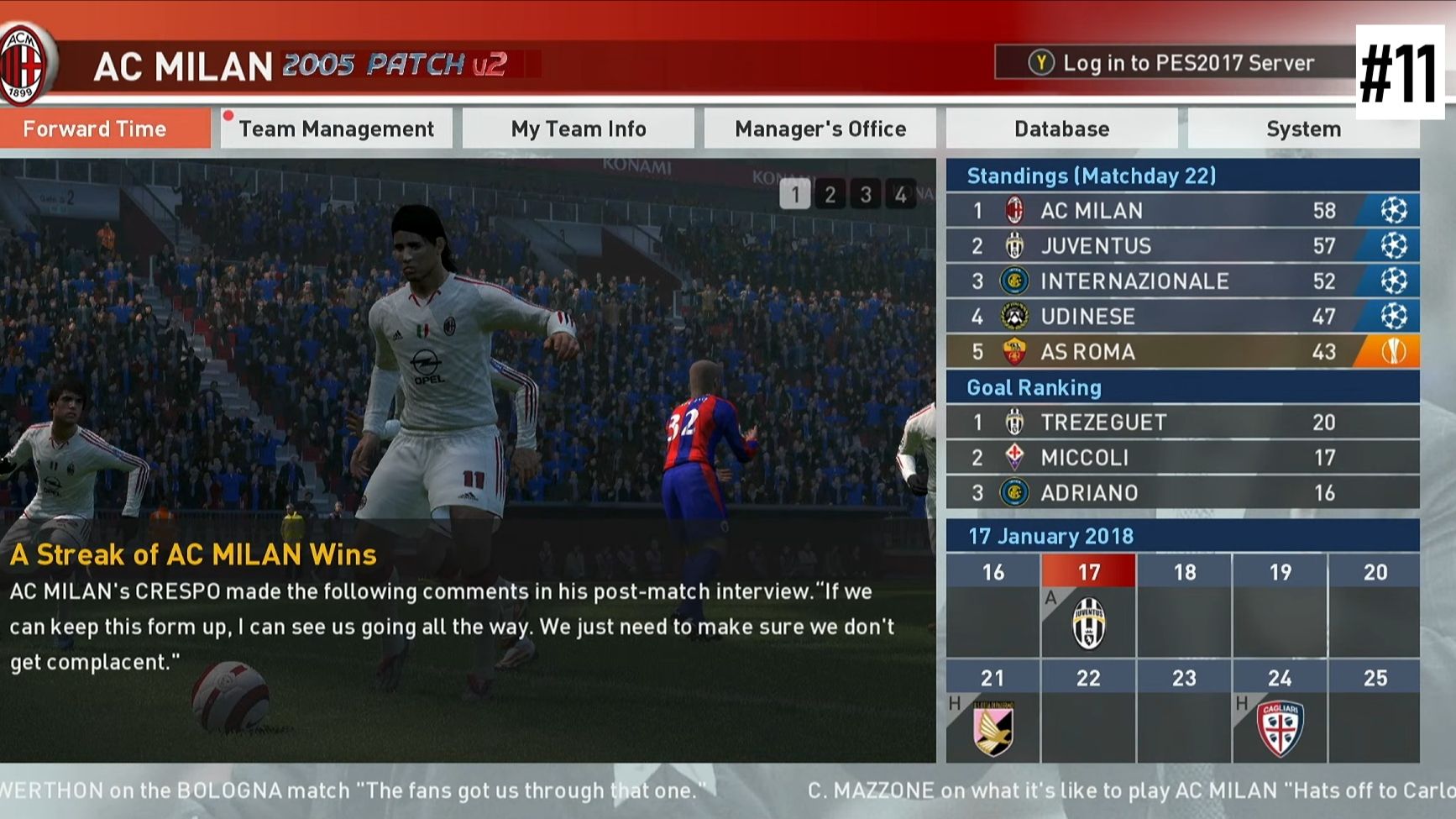Open the System menu
The width and height of the screenshot is (1456, 819).
pos(1303,129)
